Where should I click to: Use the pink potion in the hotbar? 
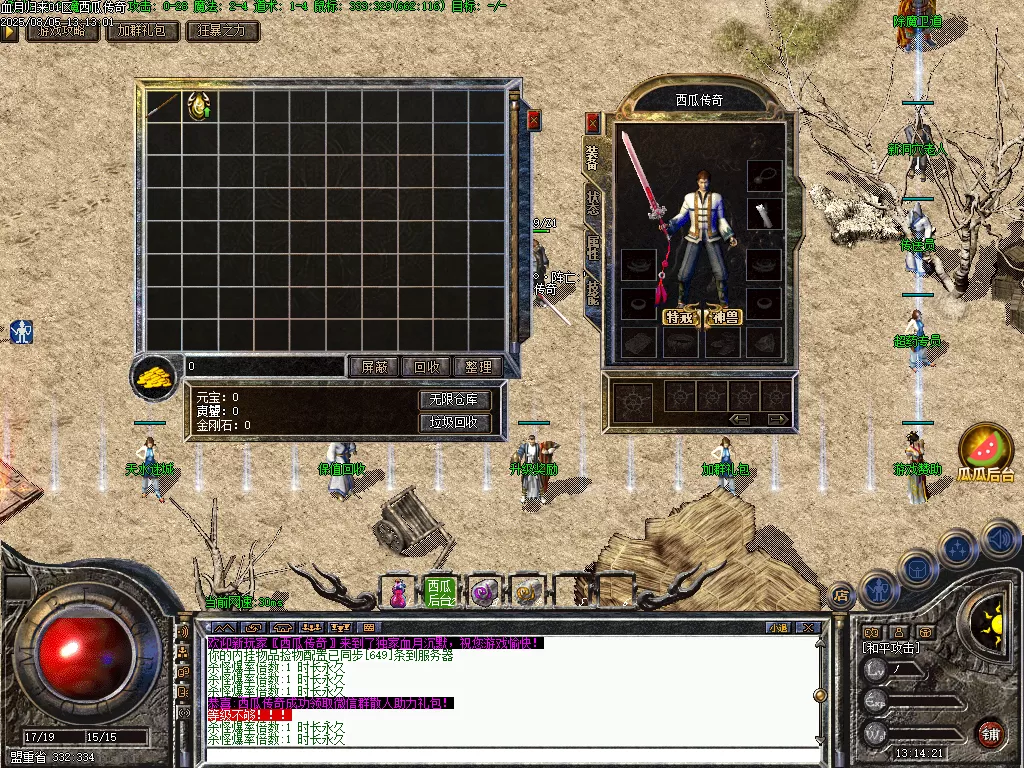(398, 592)
